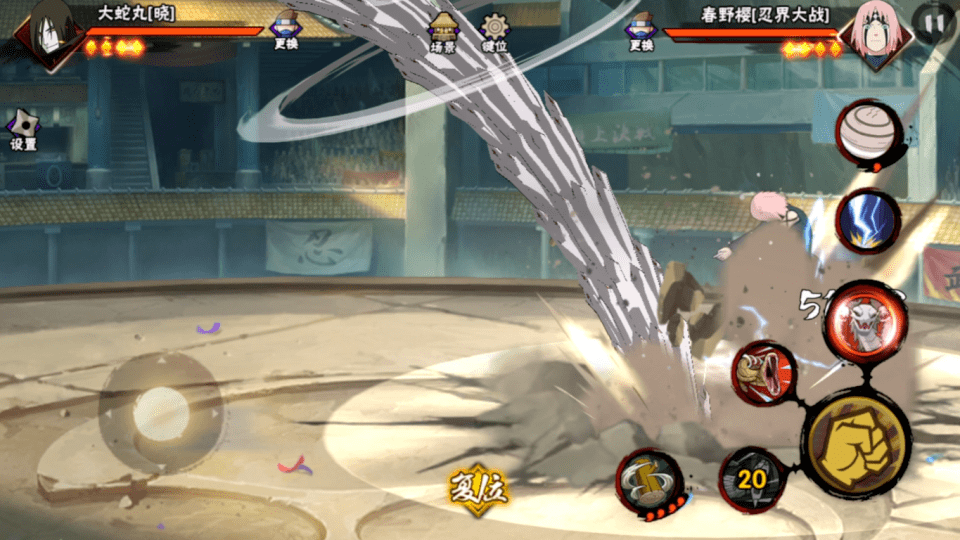Screen dimensions: 960x540
Task: Use the fist basic attack button
Action: (x=856, y=441)
